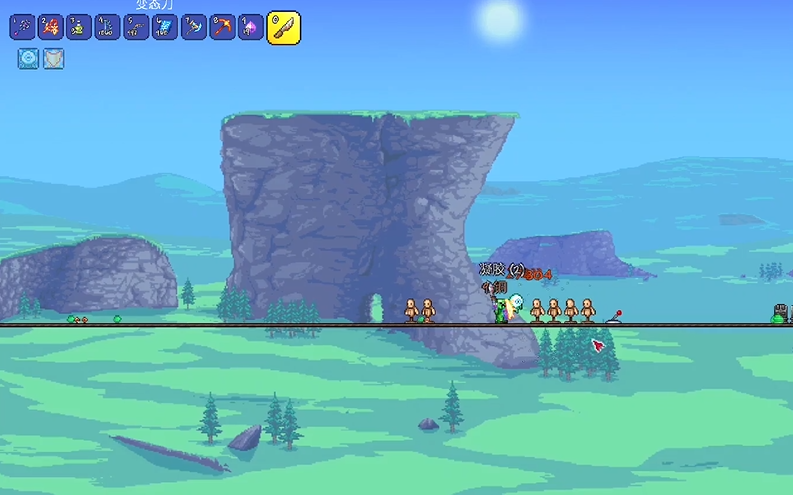Image resolution: width=793 pixels, height=495 pixels.
Task: Select the blue block stack in slot 6
Action: point(165,27)
